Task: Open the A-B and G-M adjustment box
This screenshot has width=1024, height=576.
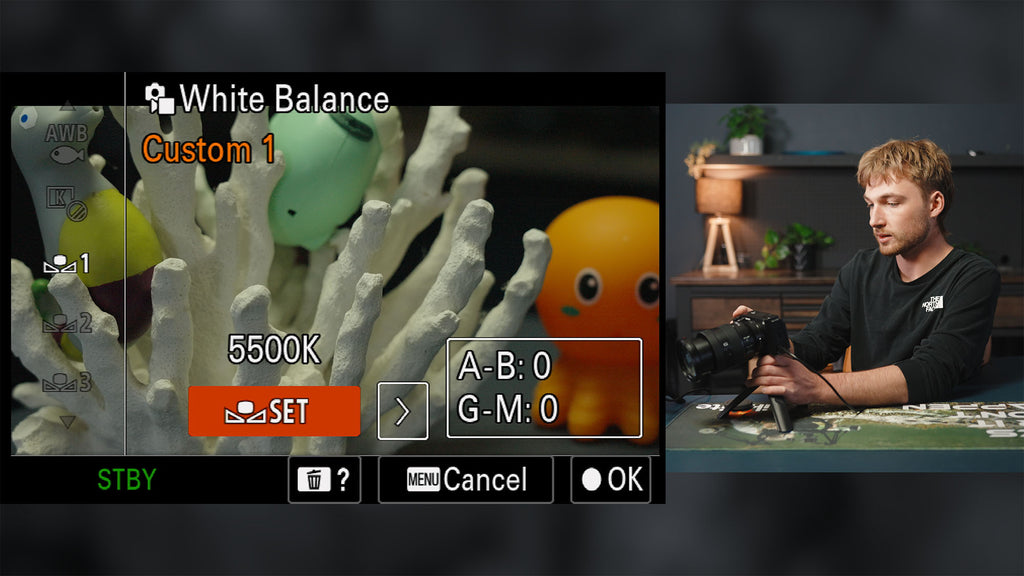Action: pos(543,388)
